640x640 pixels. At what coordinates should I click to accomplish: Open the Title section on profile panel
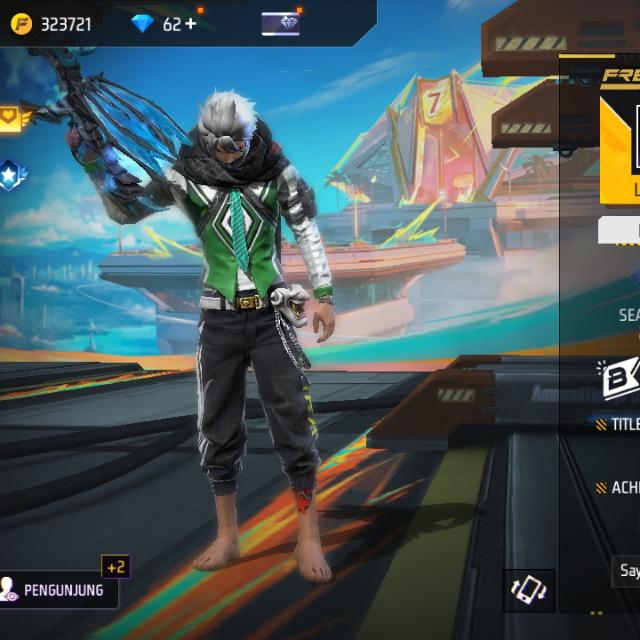[x=621, y=424]
